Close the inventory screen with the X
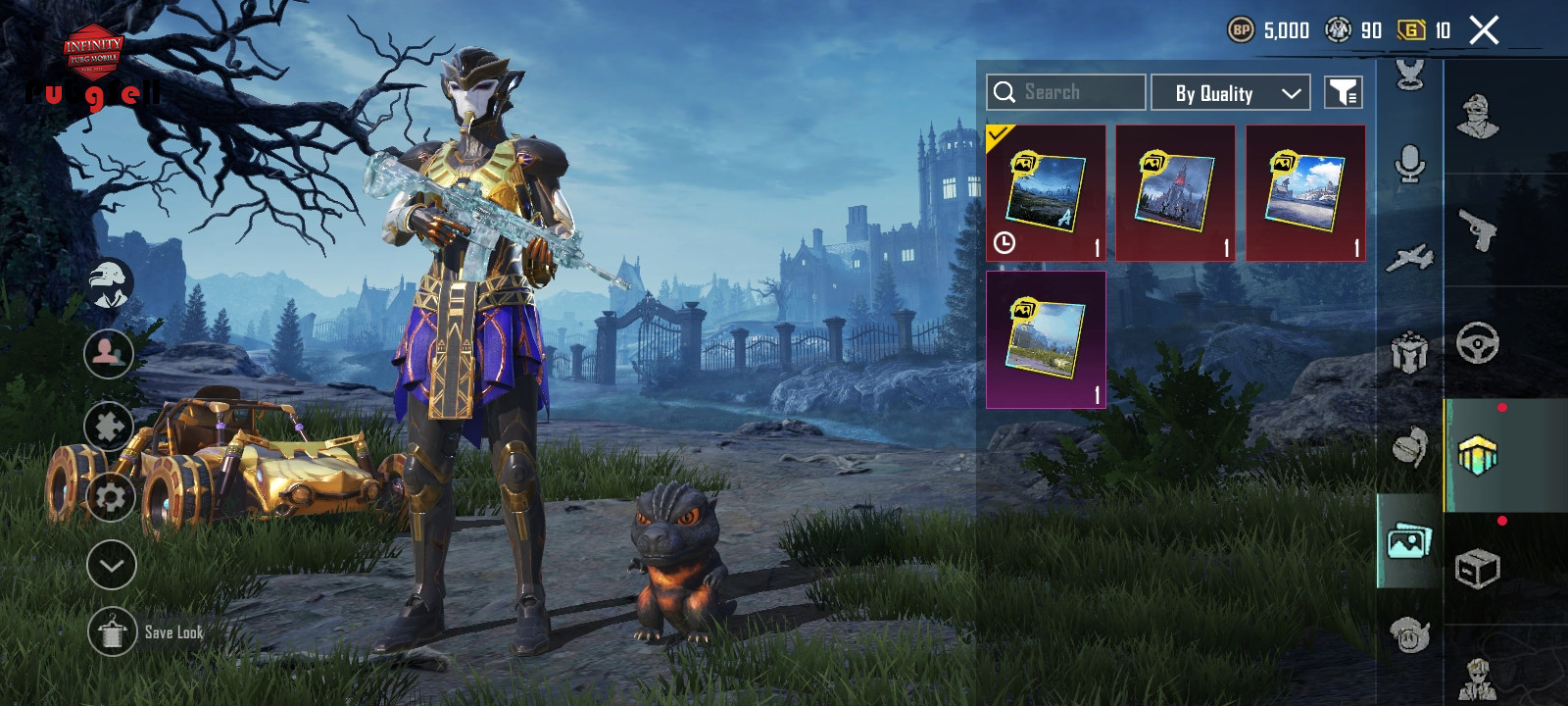The image size is (1568, 706). tap(1484, 30)
